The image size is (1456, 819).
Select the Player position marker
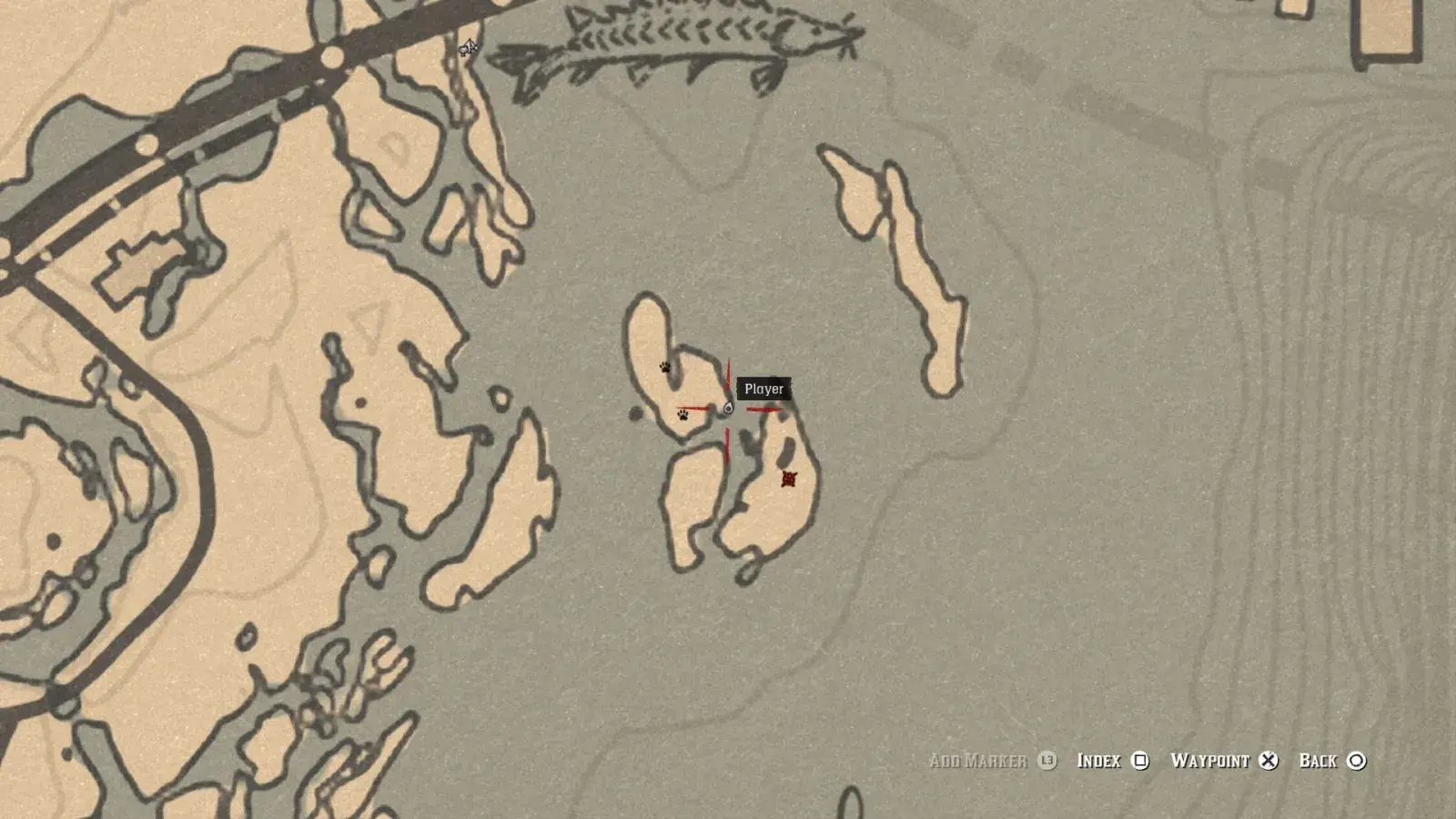tap(727, 409)
